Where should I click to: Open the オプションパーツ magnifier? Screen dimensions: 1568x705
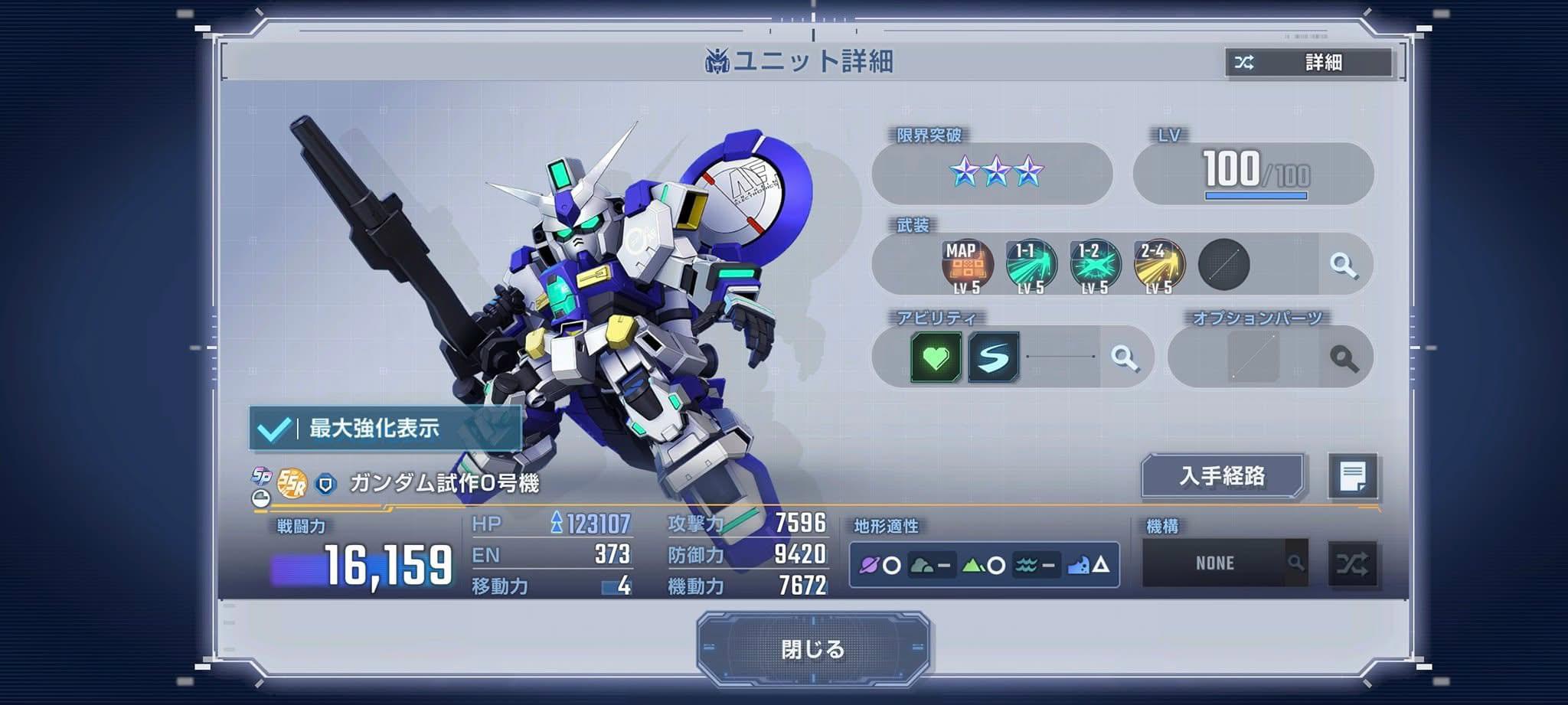click(x=1344, y=357)
